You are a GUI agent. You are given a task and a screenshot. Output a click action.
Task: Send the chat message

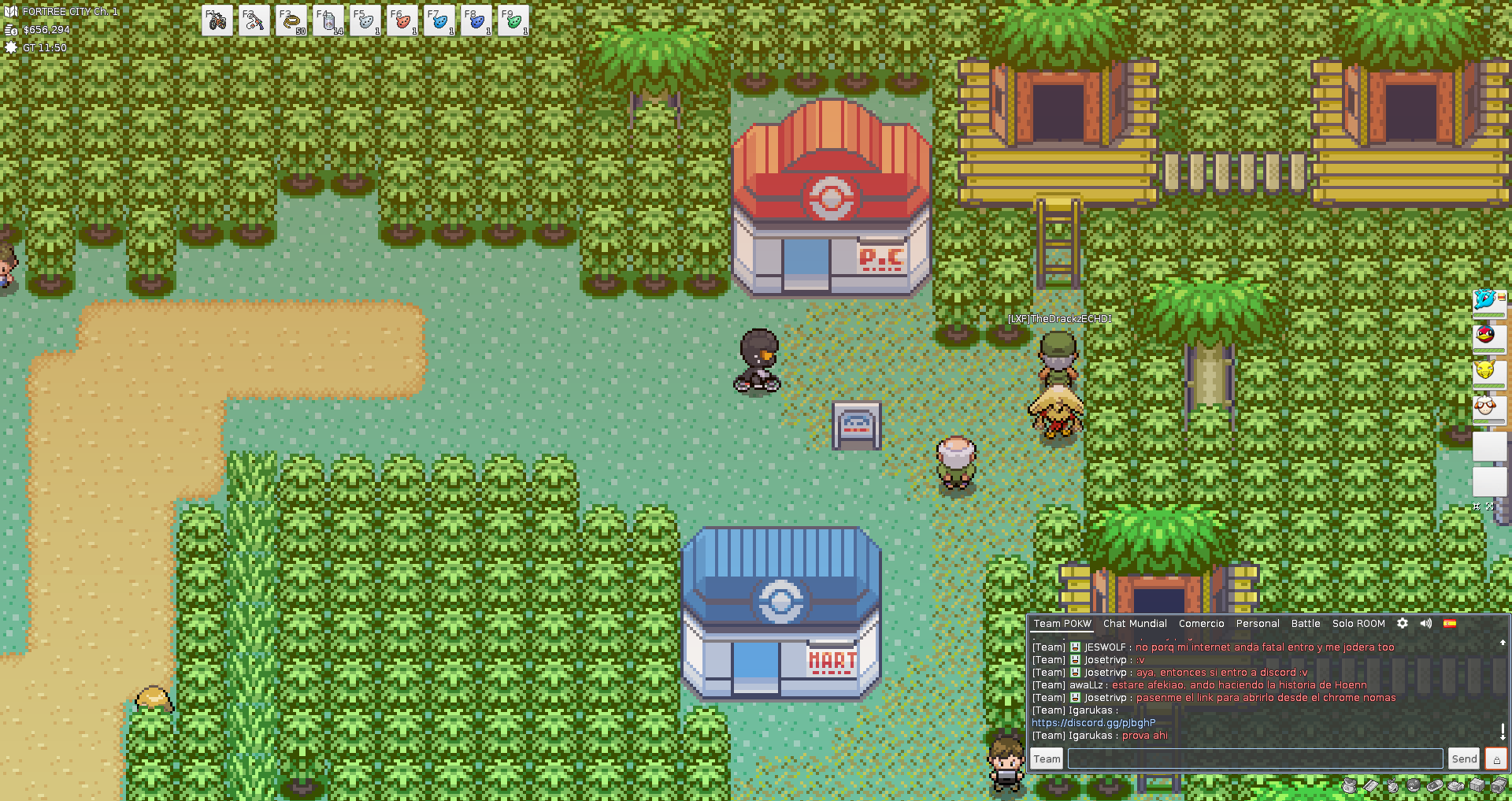[x=1464, y=758]
